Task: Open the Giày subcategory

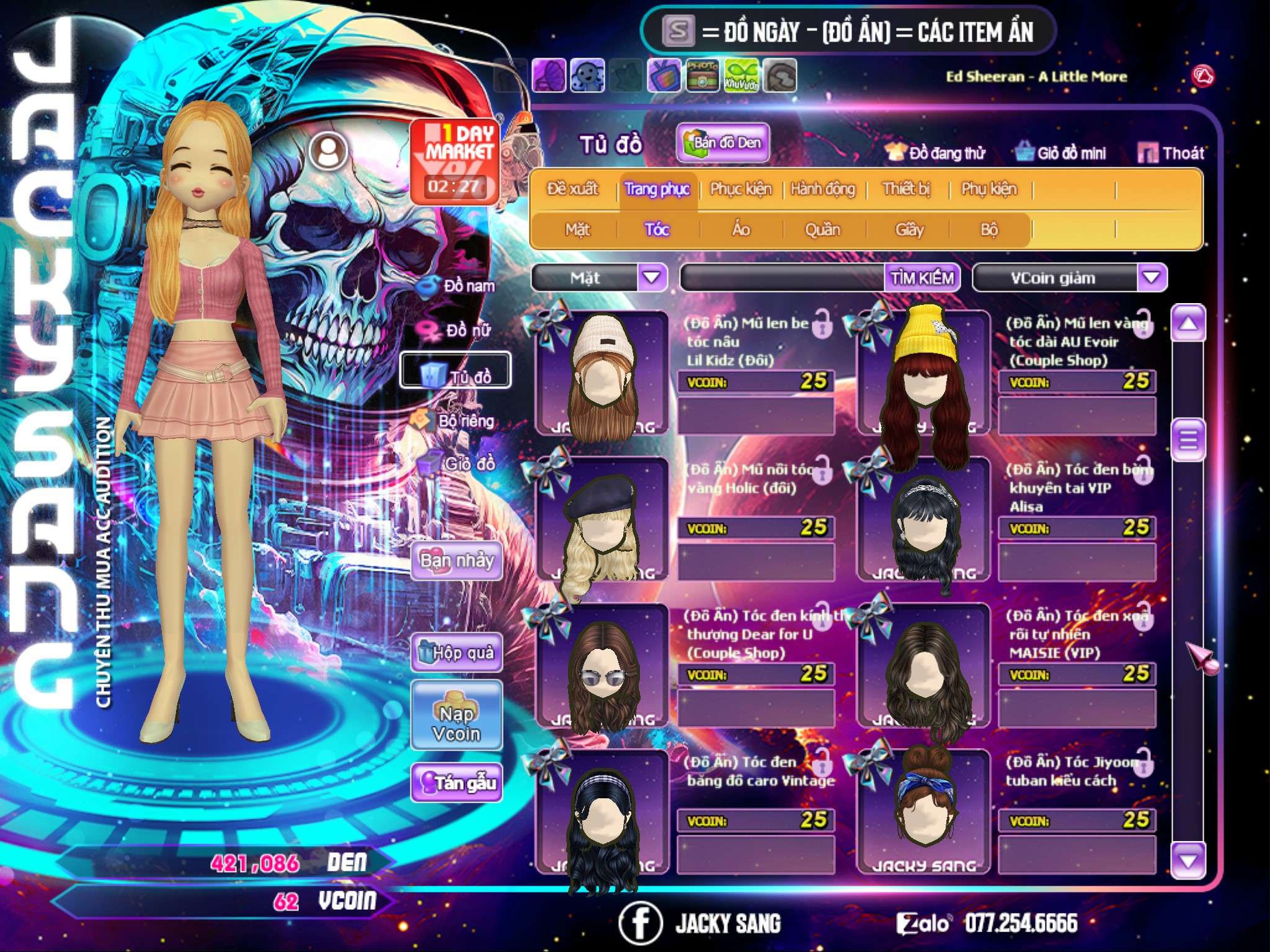Action: click(x=909, y=230)
